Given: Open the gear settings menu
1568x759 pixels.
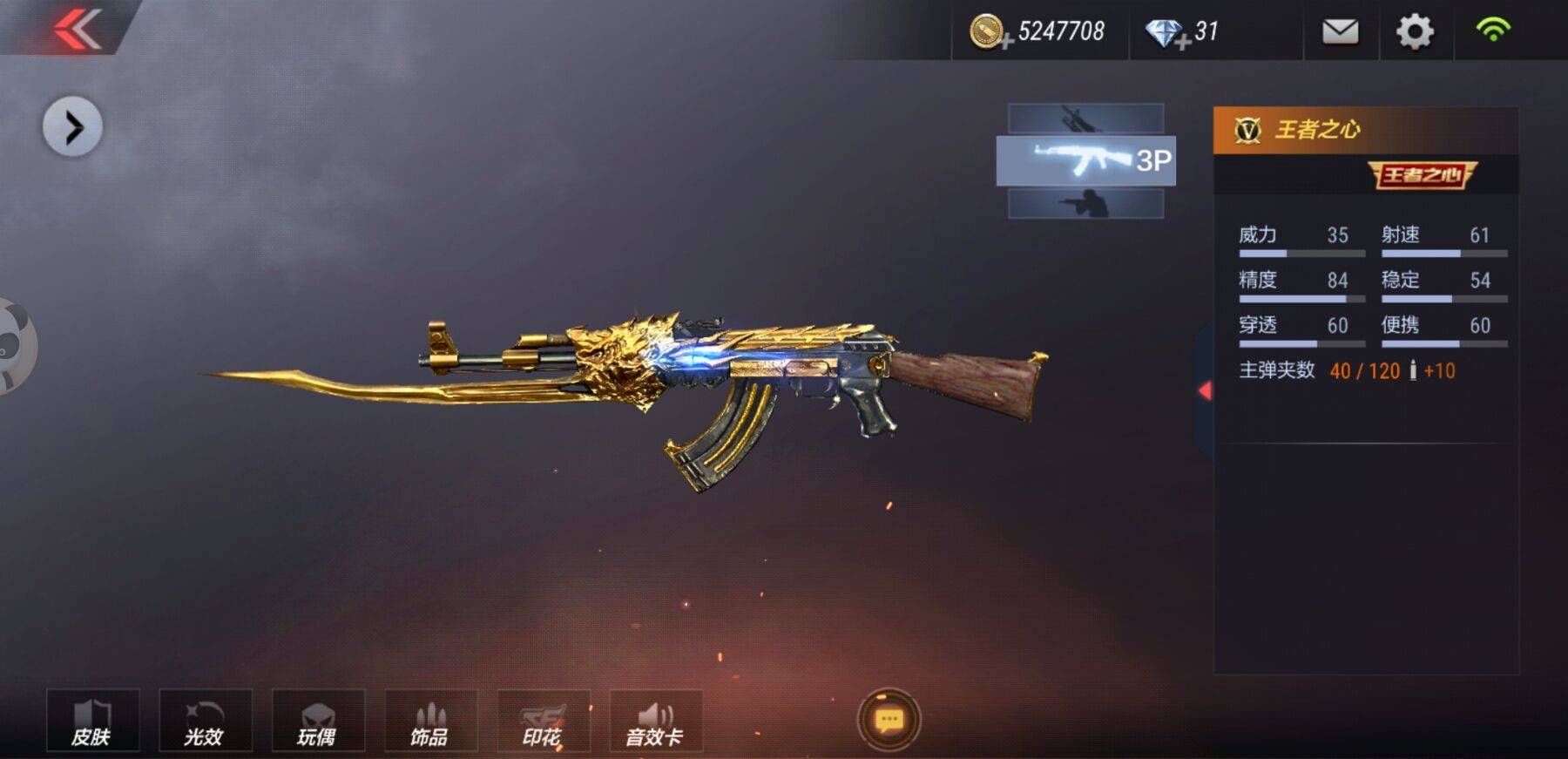Looking at the screenshot, I should point(1415,32).
